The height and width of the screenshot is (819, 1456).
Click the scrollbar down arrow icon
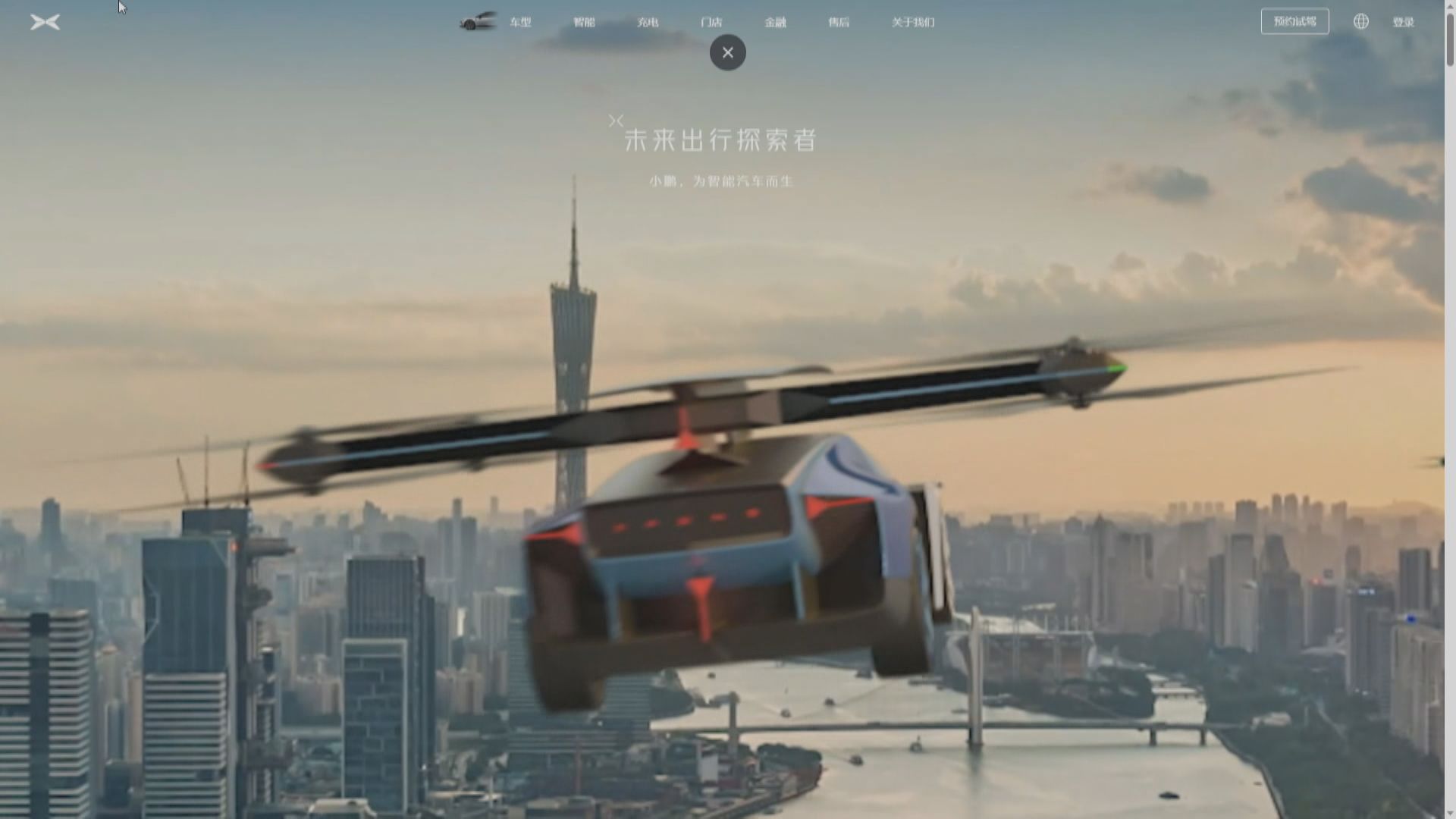coord(1449,812)
